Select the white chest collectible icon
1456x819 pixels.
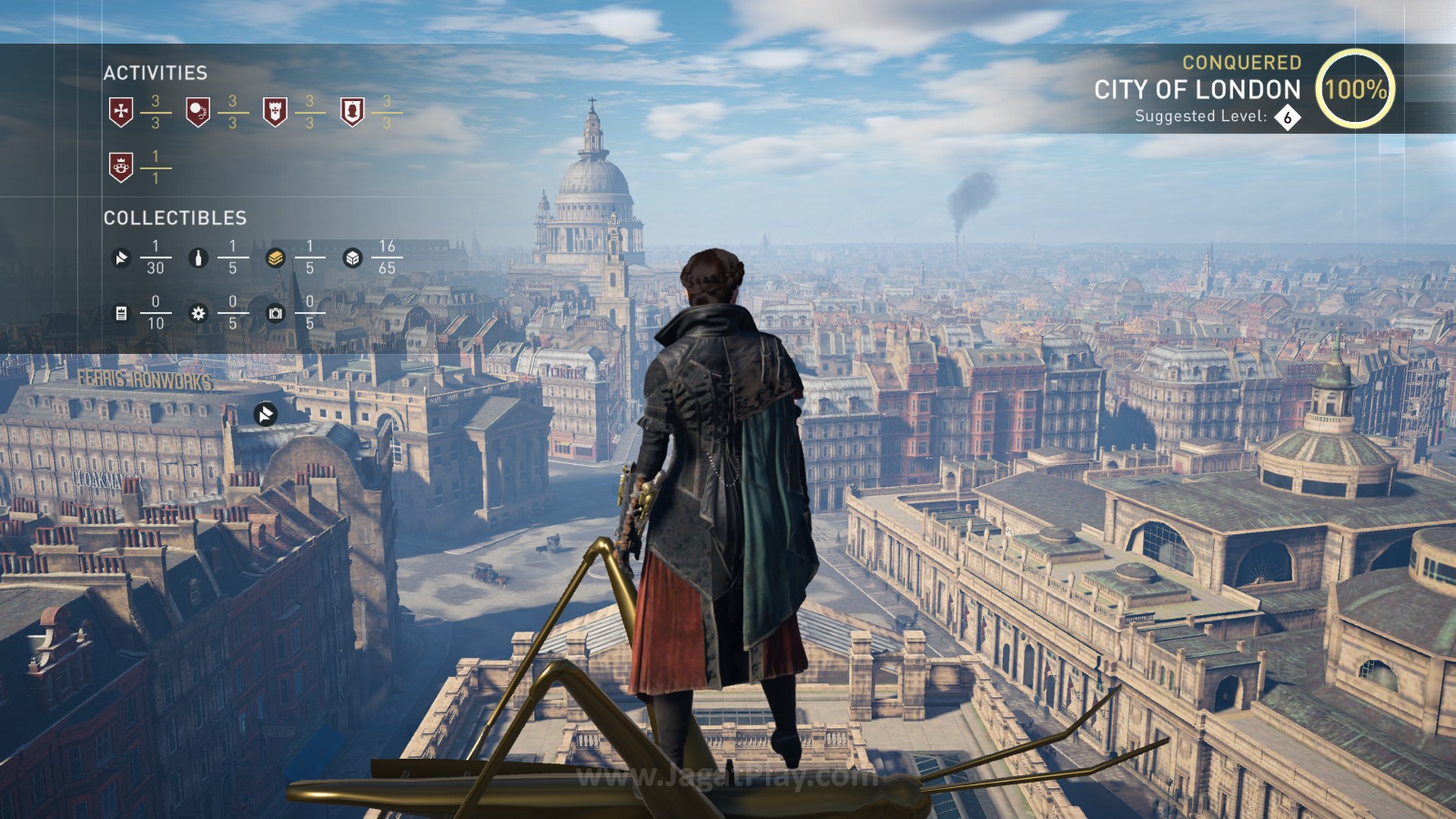point(353,259)
